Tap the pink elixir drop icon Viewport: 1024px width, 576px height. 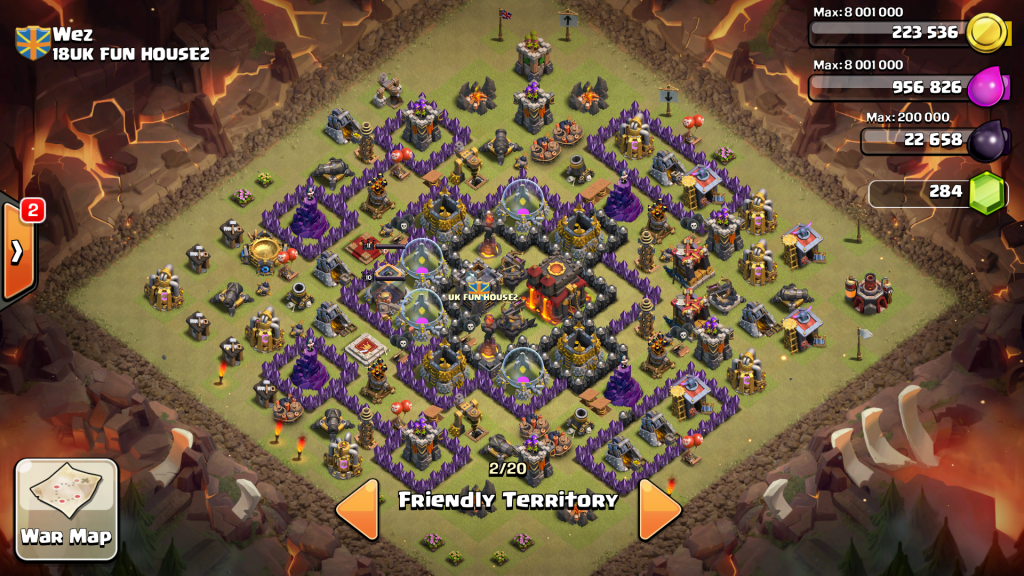click(987, 87)
